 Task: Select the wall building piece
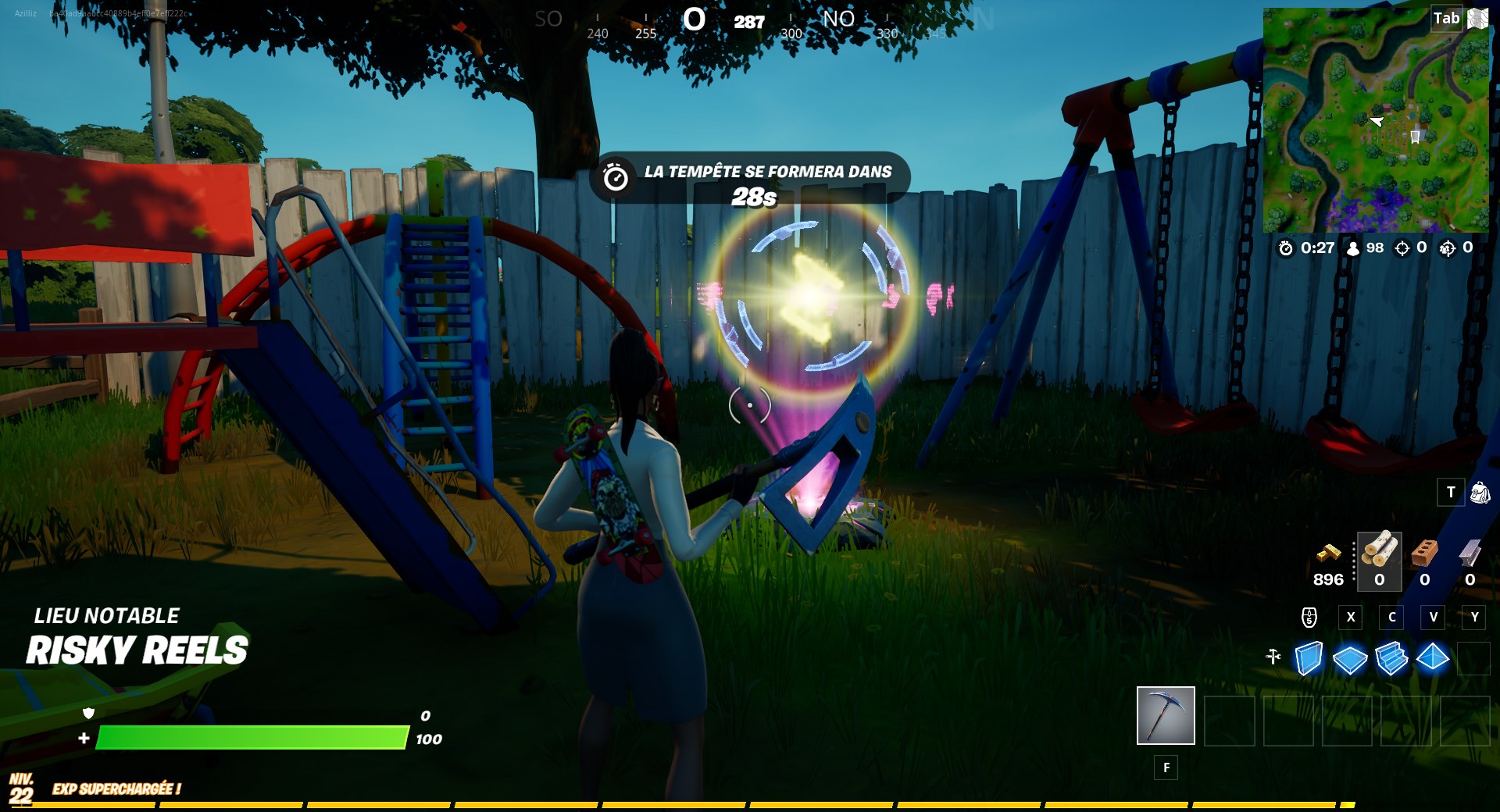[x=1309, y=658]
